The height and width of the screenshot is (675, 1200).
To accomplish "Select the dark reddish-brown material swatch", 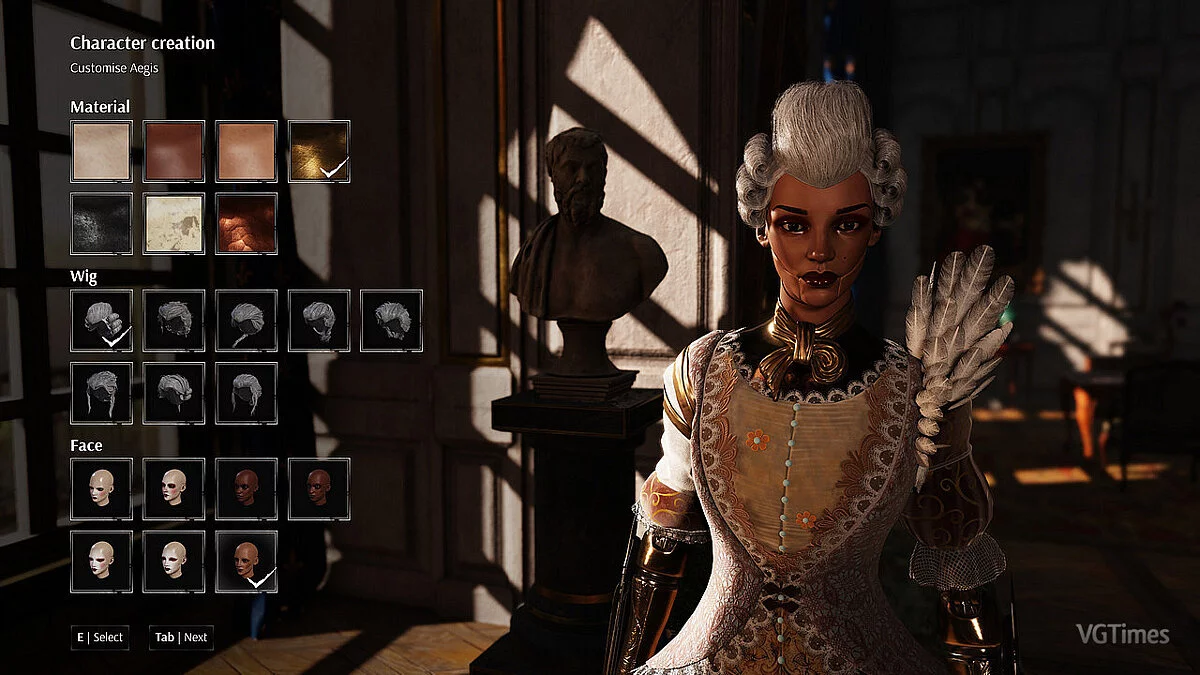I will (174, 152).
